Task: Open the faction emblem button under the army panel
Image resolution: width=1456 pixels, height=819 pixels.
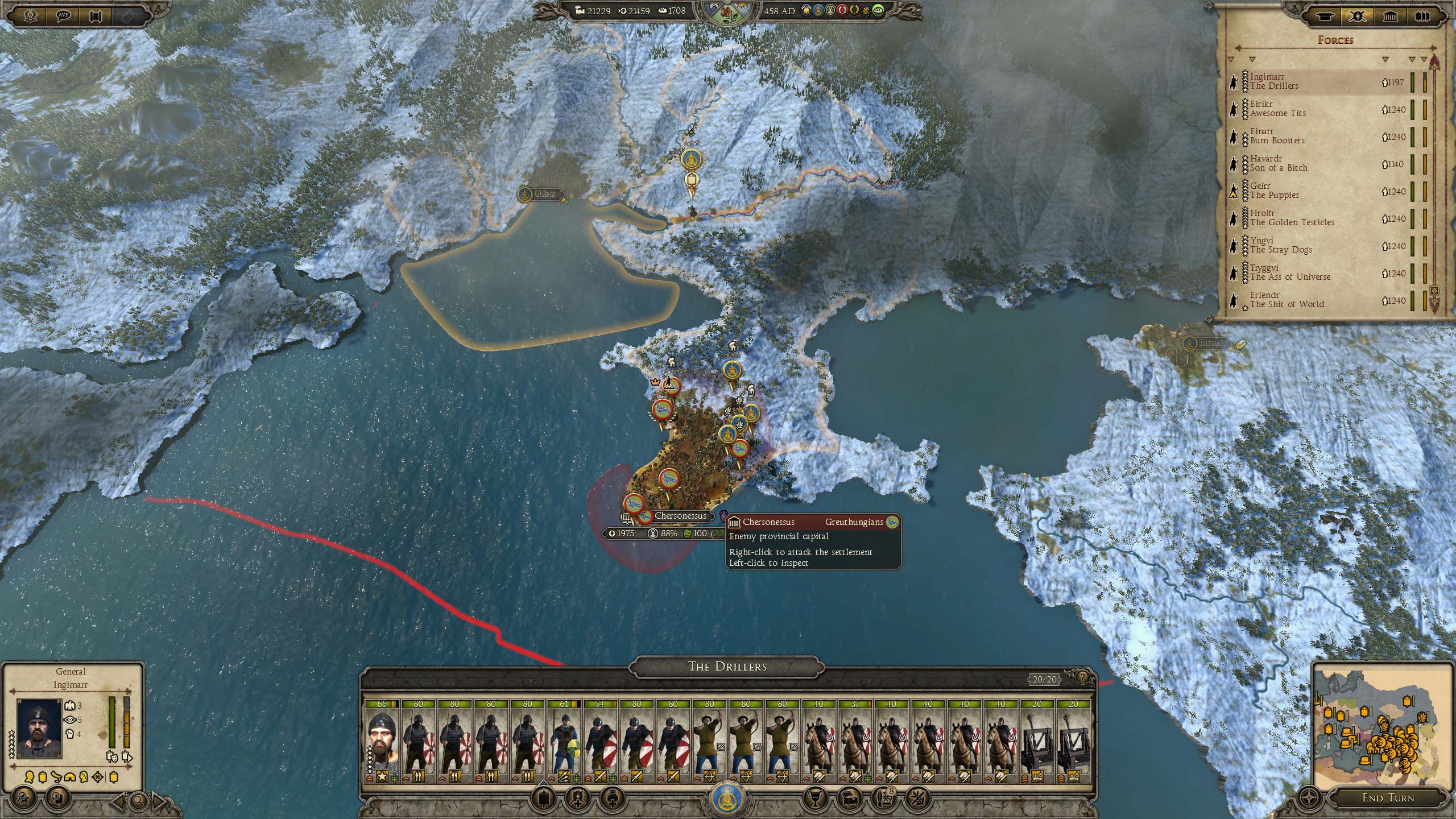Action: [x=727, y=799]
